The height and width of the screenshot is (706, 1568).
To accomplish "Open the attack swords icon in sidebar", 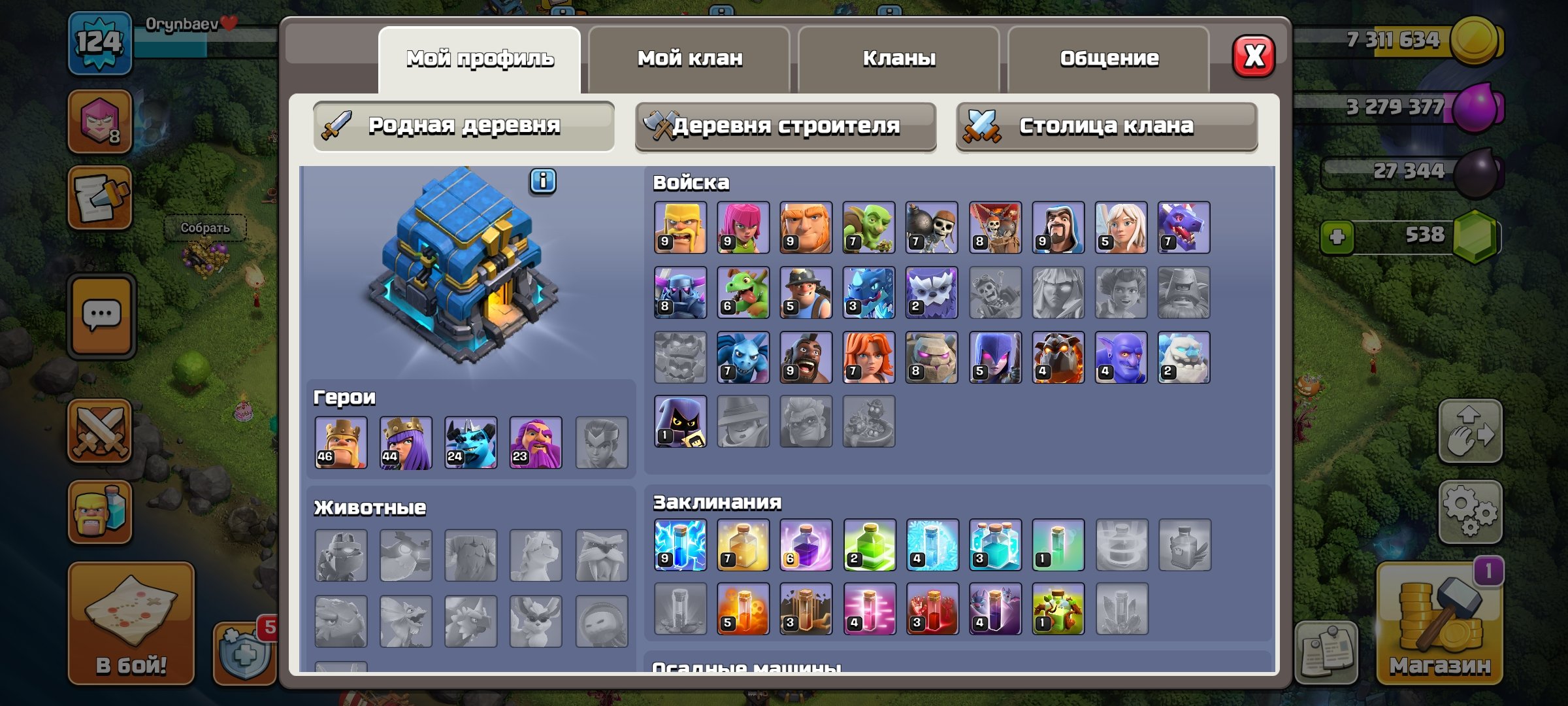I will 99,431.
